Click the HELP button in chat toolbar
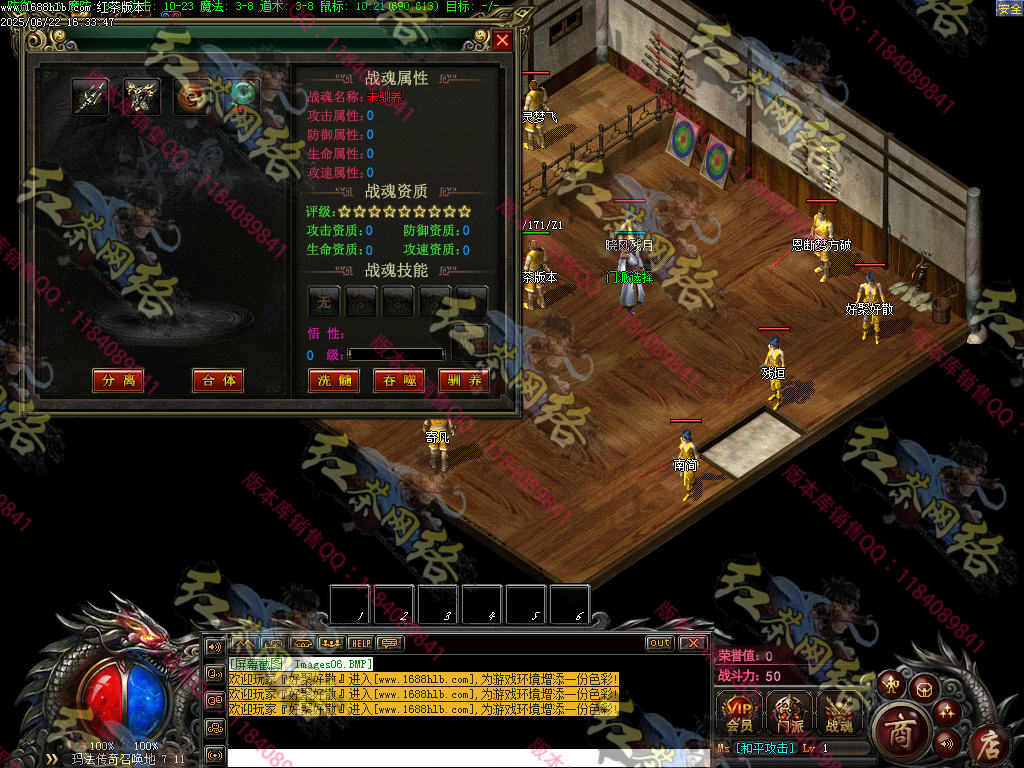Viewport: 1024px width, 768px height. click(x=360, y=643)
